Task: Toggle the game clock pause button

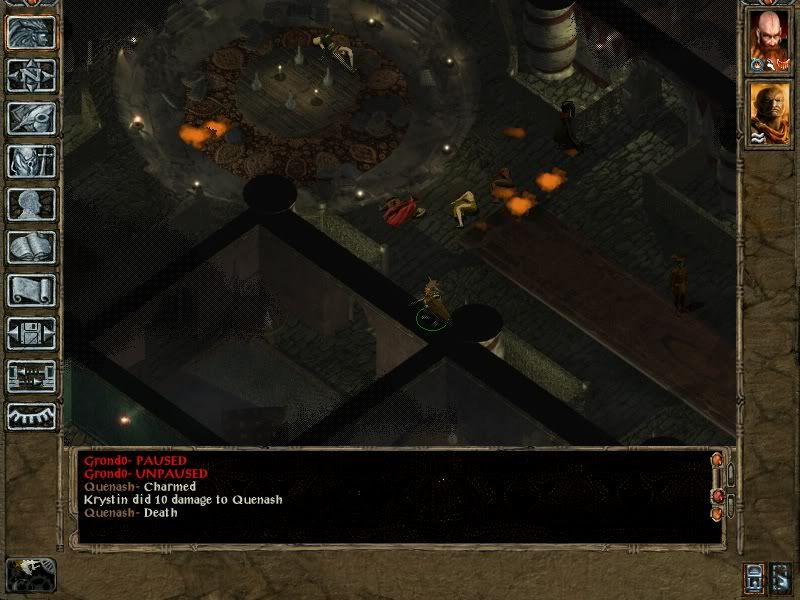Action: pos(30,575)
